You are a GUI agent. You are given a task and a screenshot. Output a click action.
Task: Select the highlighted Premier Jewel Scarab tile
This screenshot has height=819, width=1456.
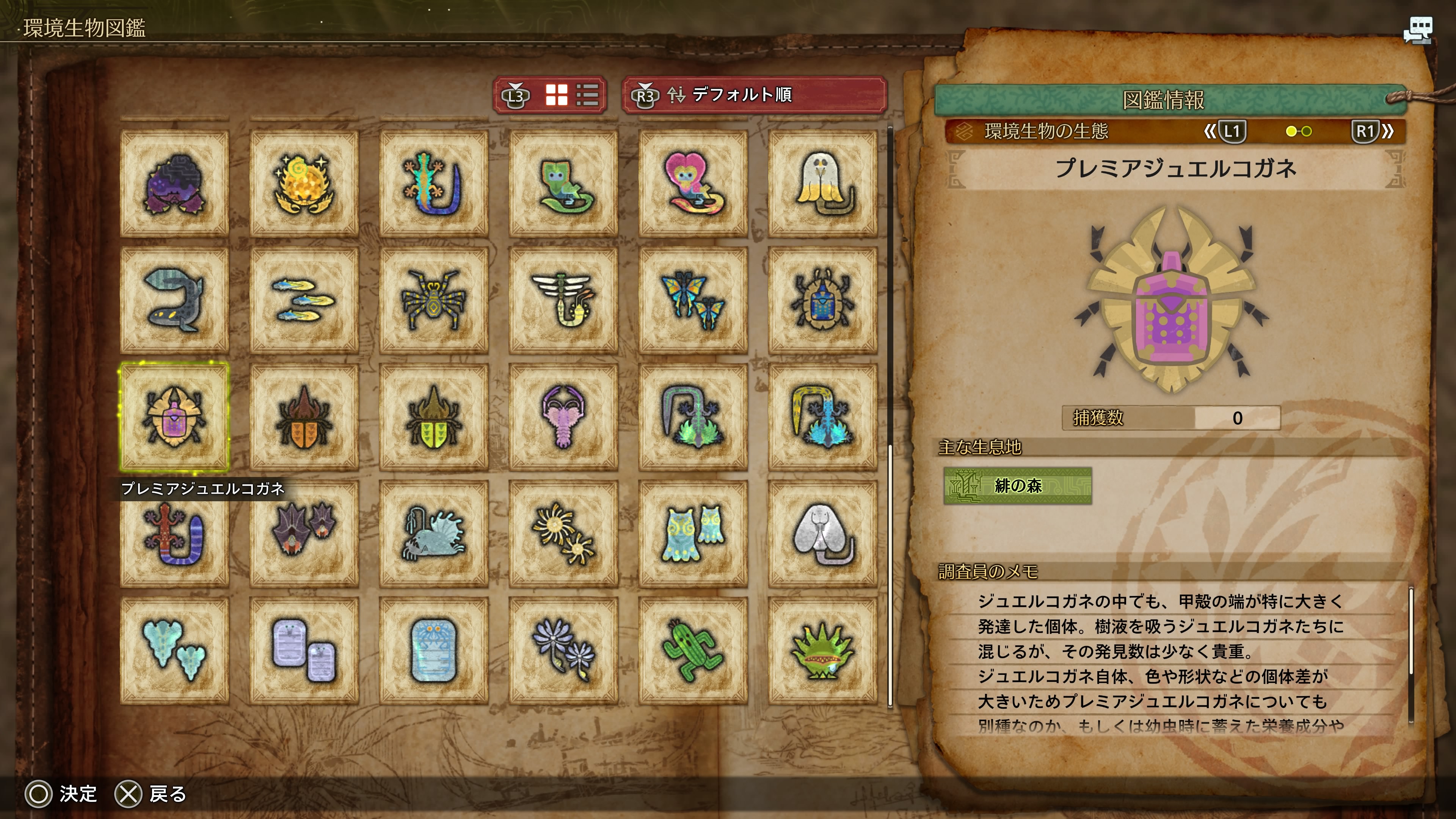(174, 417)
